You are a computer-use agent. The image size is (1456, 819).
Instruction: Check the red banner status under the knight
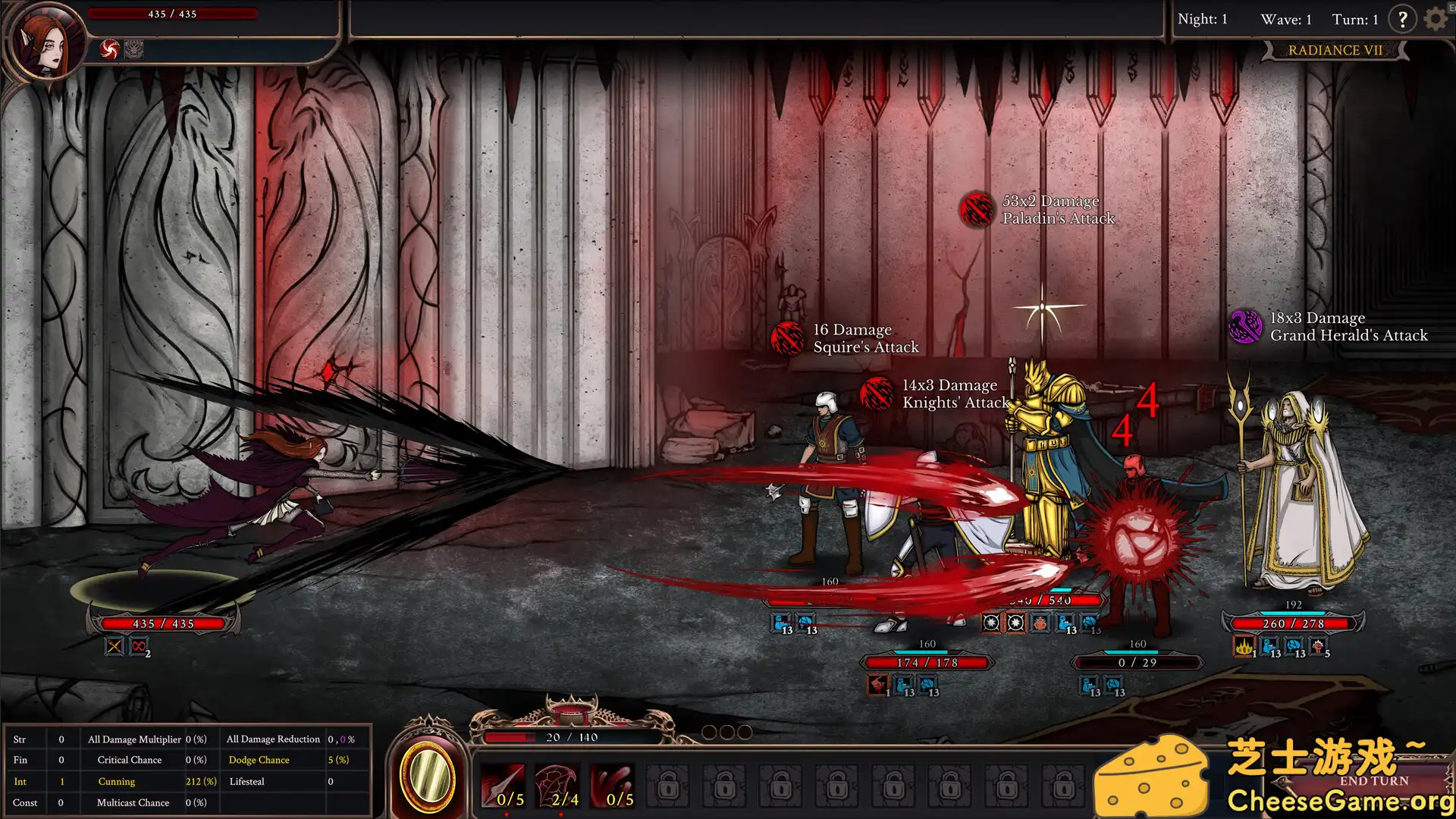(878, 686)
